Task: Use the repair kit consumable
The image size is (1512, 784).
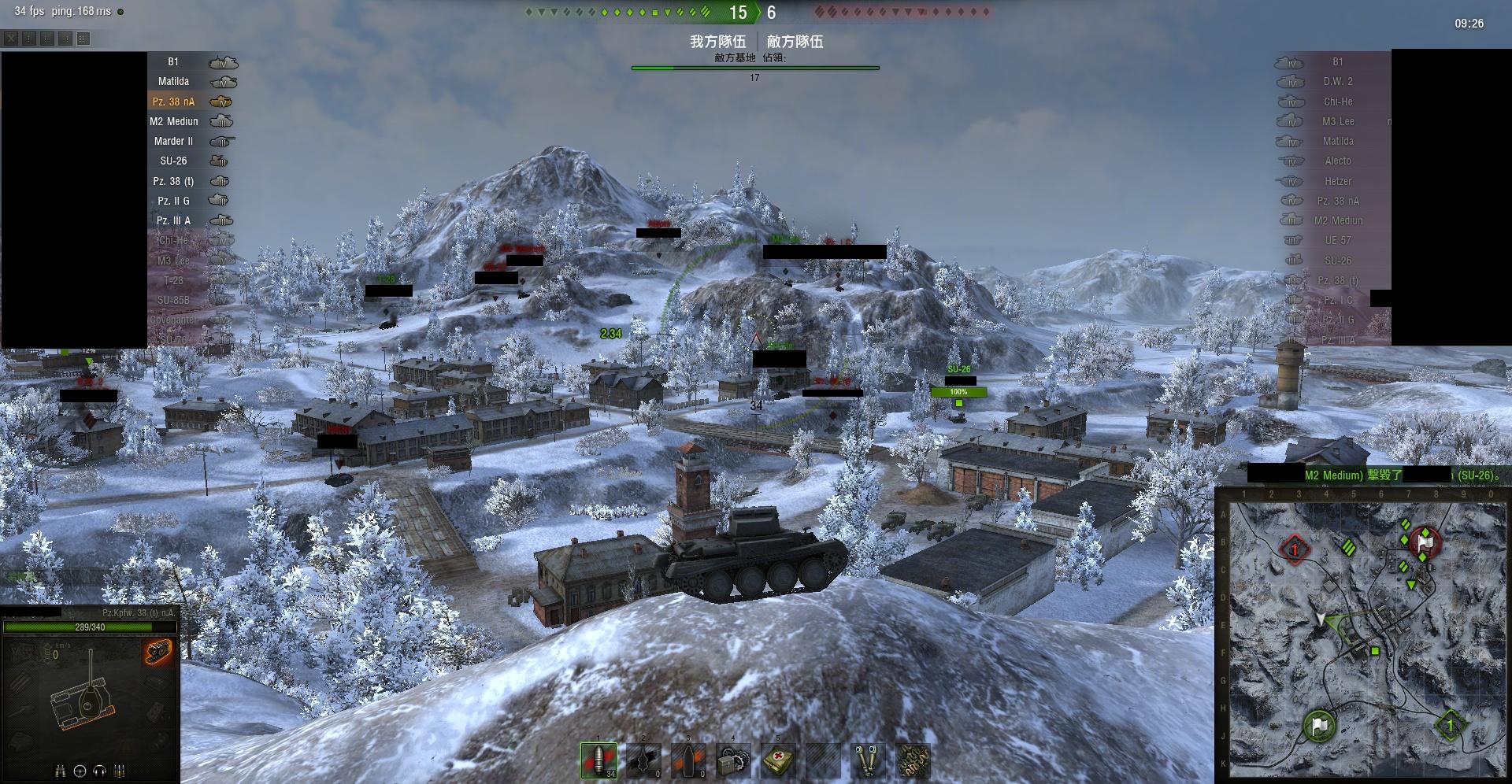Action: 733,760
